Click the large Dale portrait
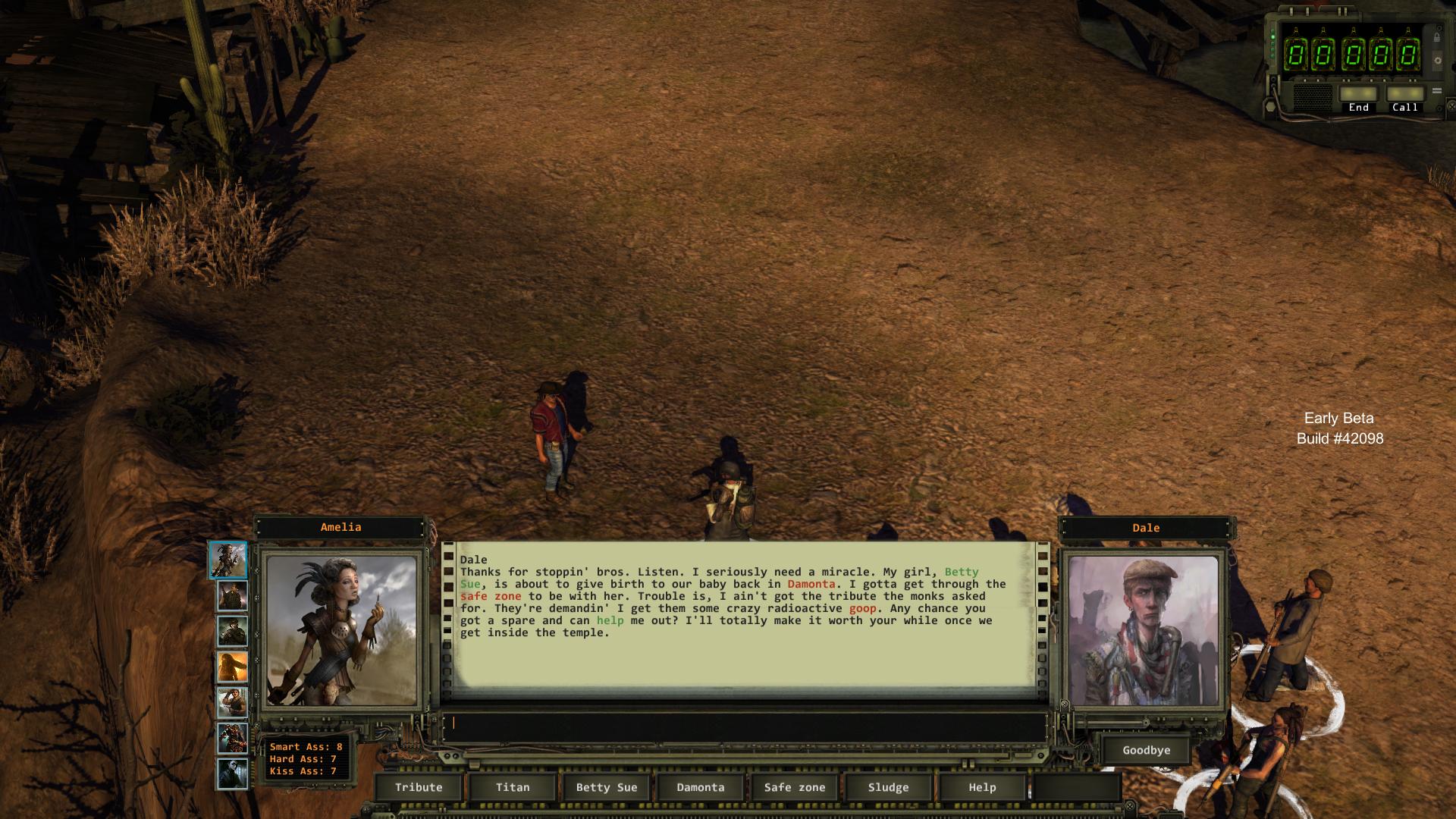The image size is (1456, 819). (x=1144, y=631)
